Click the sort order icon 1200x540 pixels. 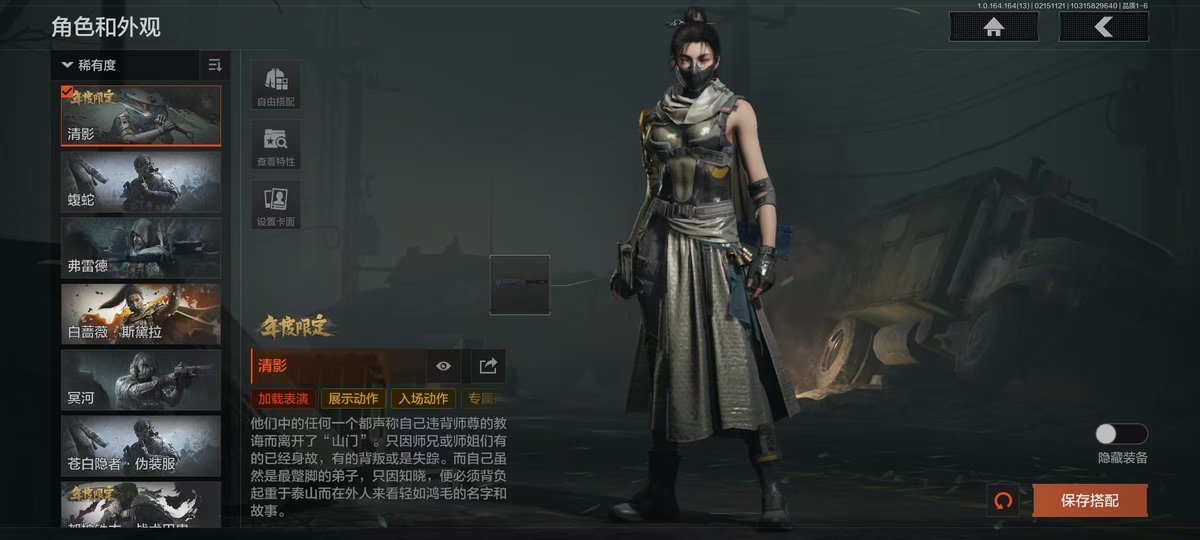pyautogui.click(x=215, y=65)
